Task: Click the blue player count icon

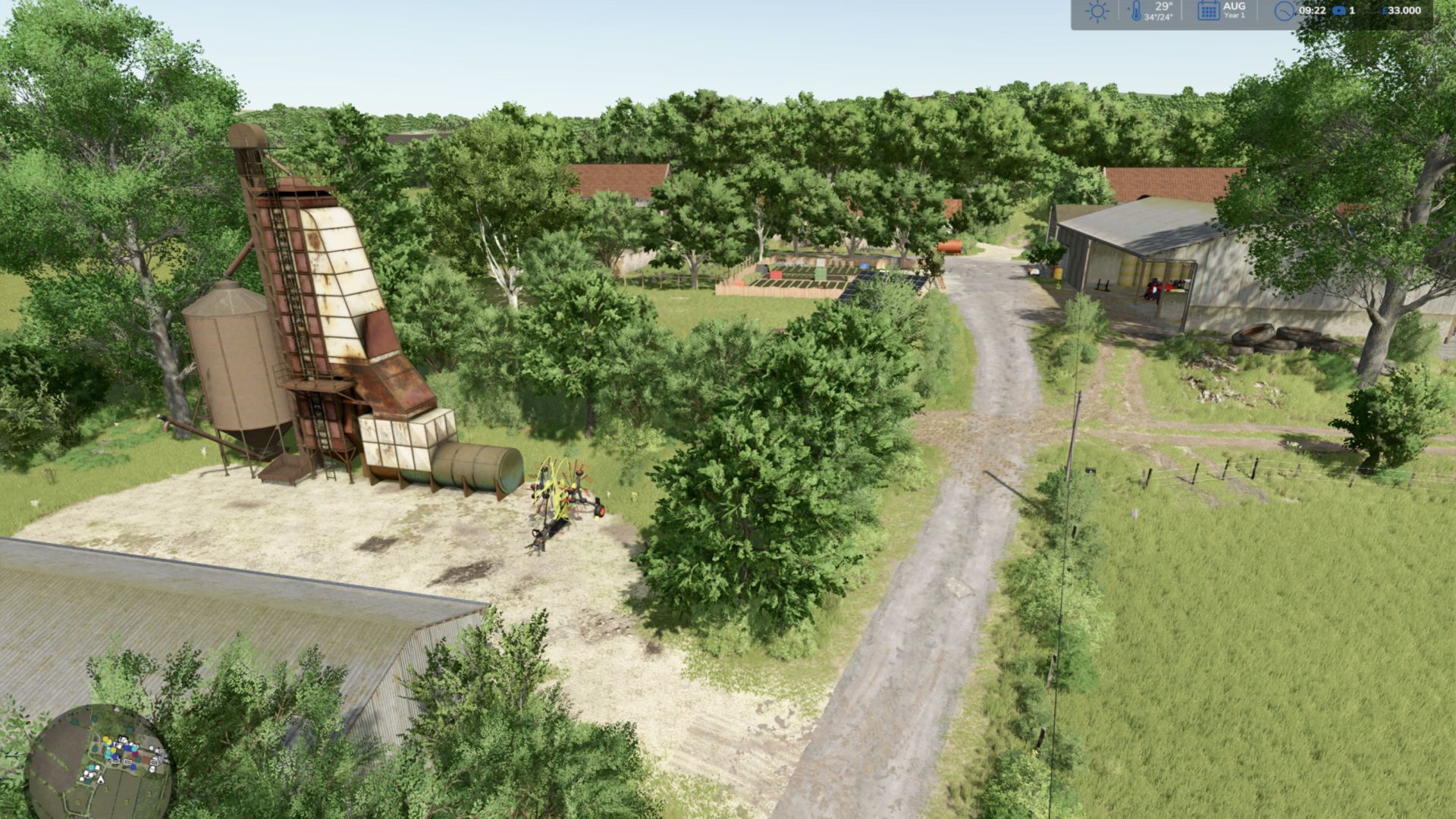Action: [1338, 11]
